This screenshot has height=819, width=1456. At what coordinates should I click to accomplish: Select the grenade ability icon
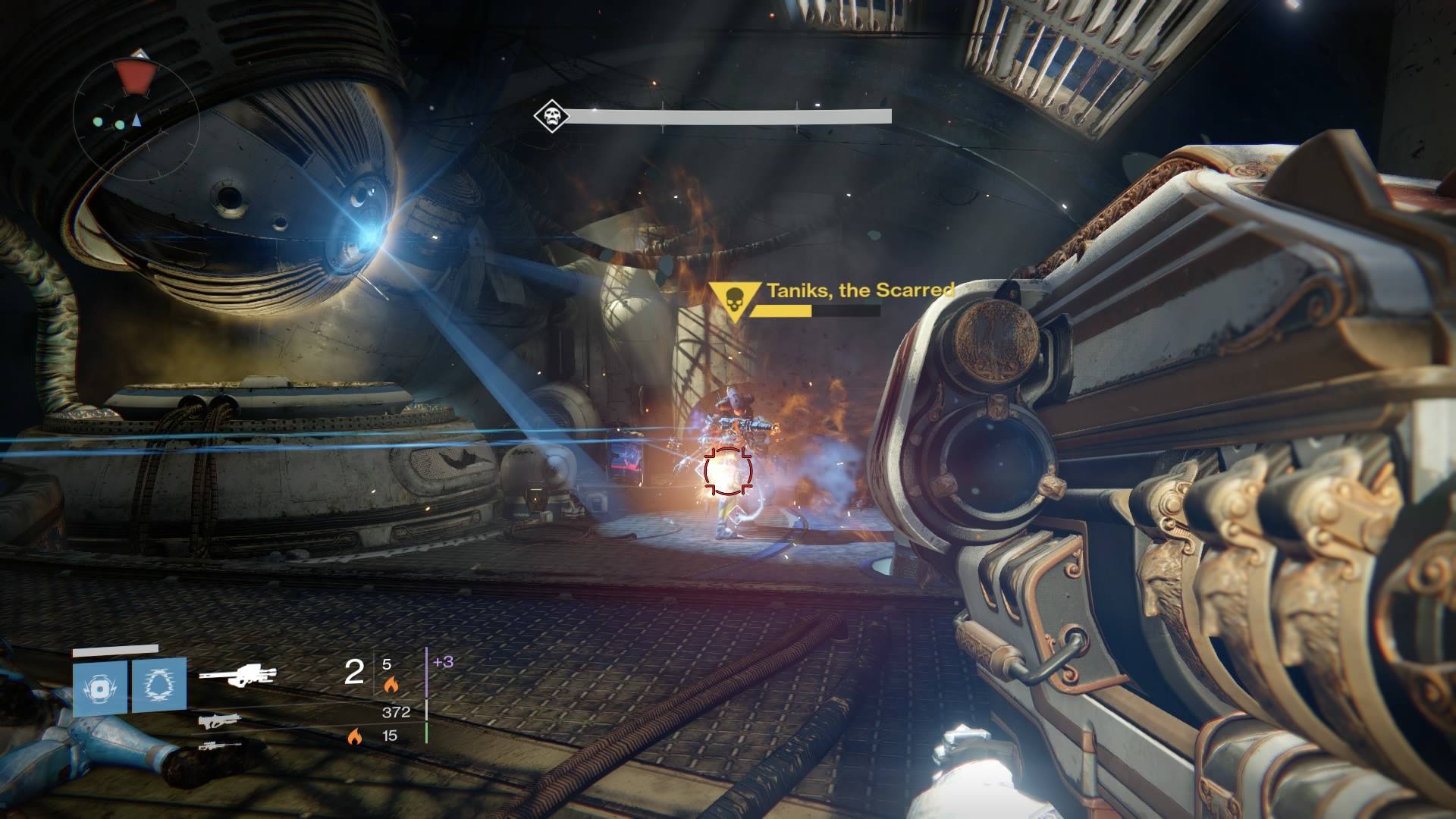pos(100,689)
